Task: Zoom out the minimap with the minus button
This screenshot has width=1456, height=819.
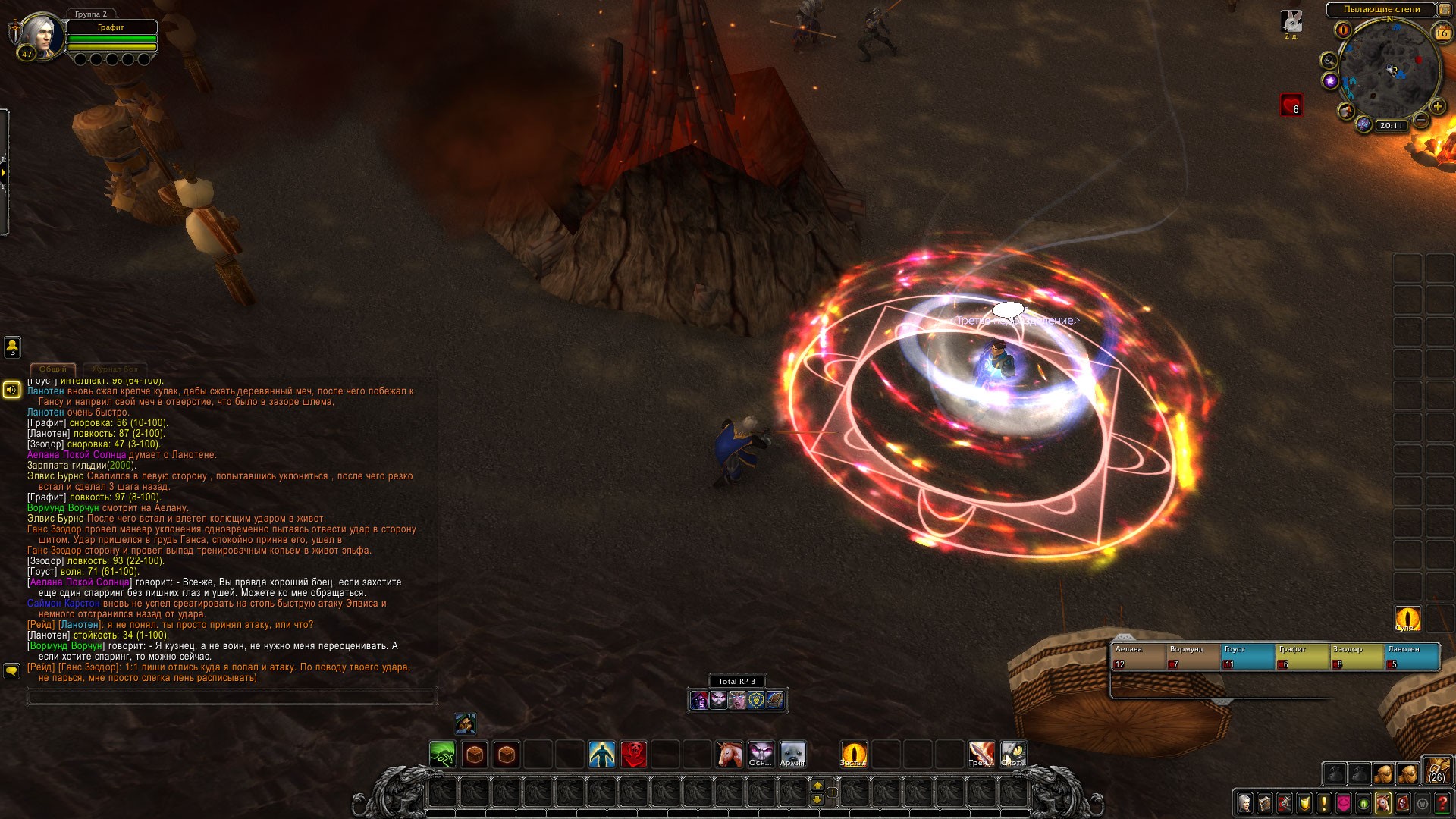Action: (x=1422, y=120)
